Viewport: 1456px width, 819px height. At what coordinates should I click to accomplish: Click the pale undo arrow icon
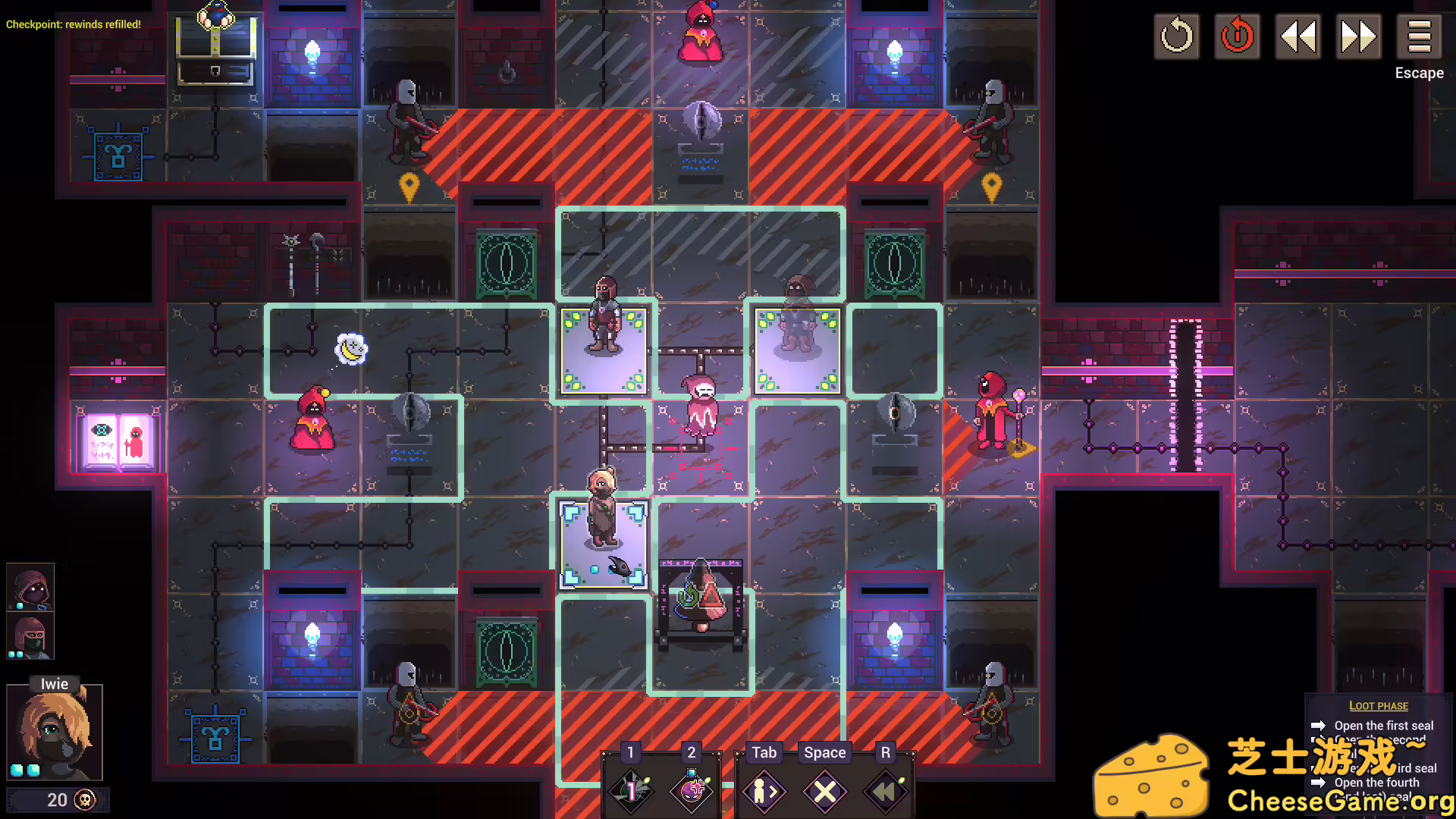point(1176,36)
